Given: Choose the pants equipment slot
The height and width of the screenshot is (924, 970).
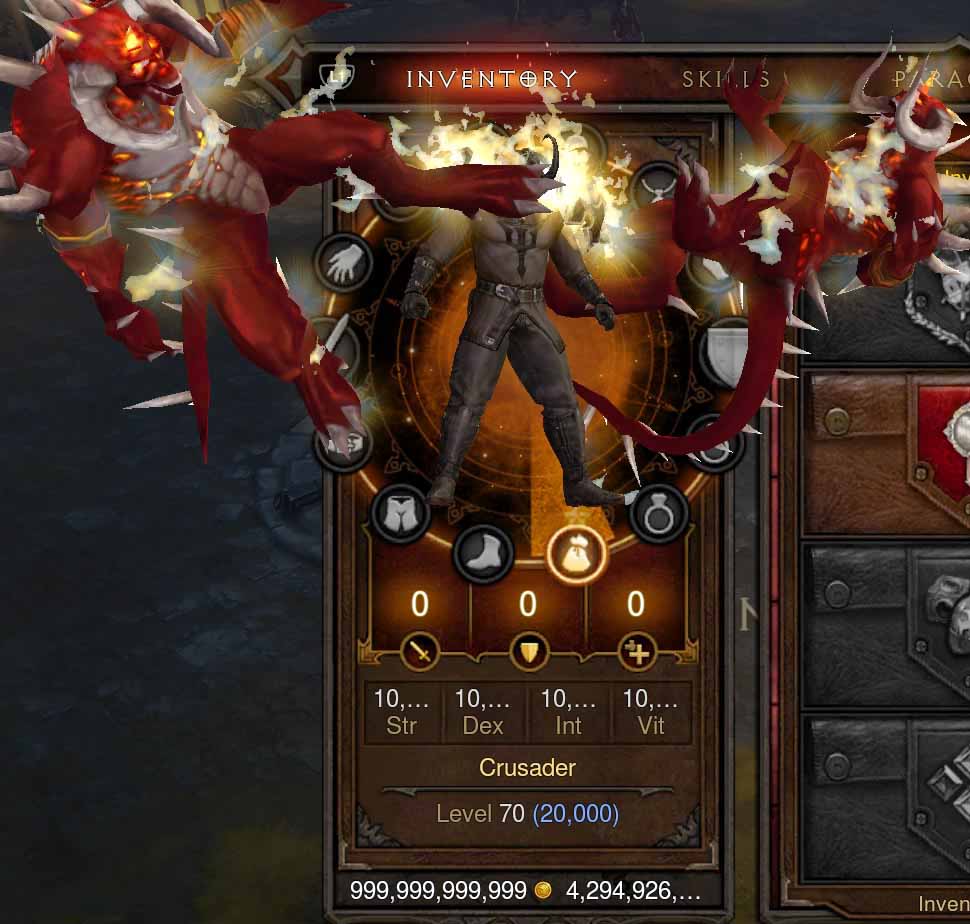Looking at the screenshot, I should point(400,514).
